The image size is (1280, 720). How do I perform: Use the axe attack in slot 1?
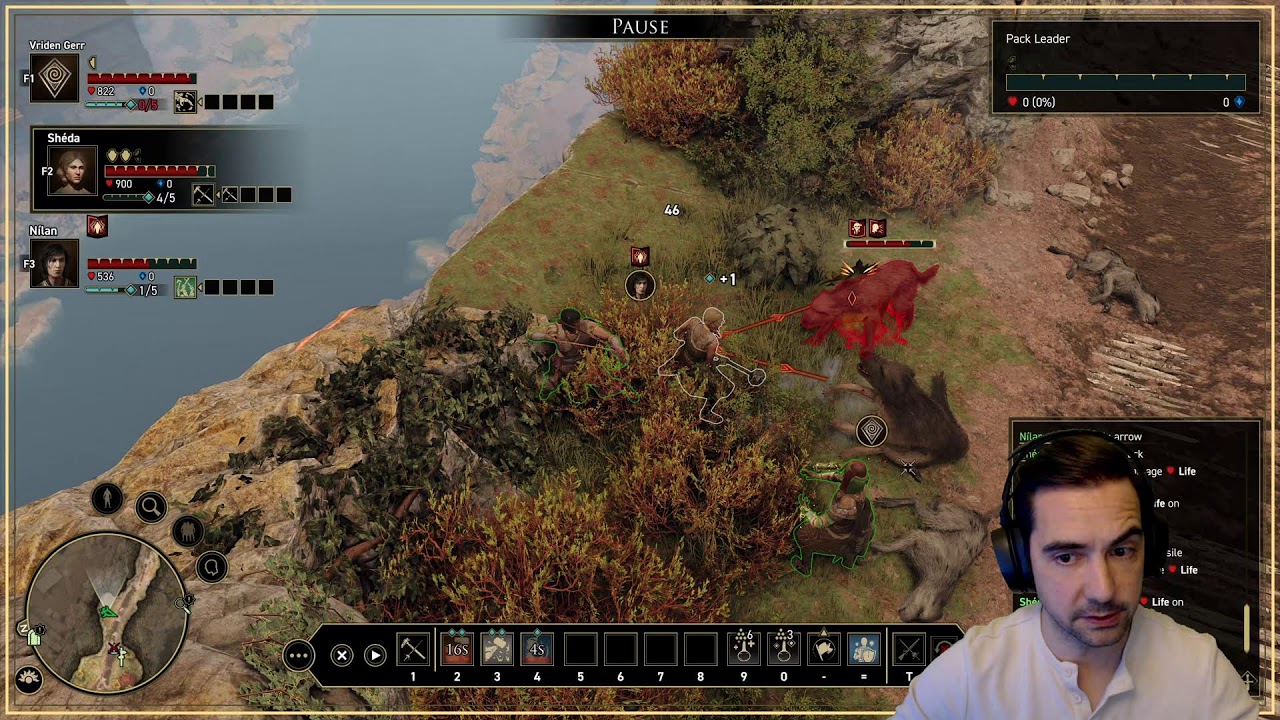(x=413, y=649)
